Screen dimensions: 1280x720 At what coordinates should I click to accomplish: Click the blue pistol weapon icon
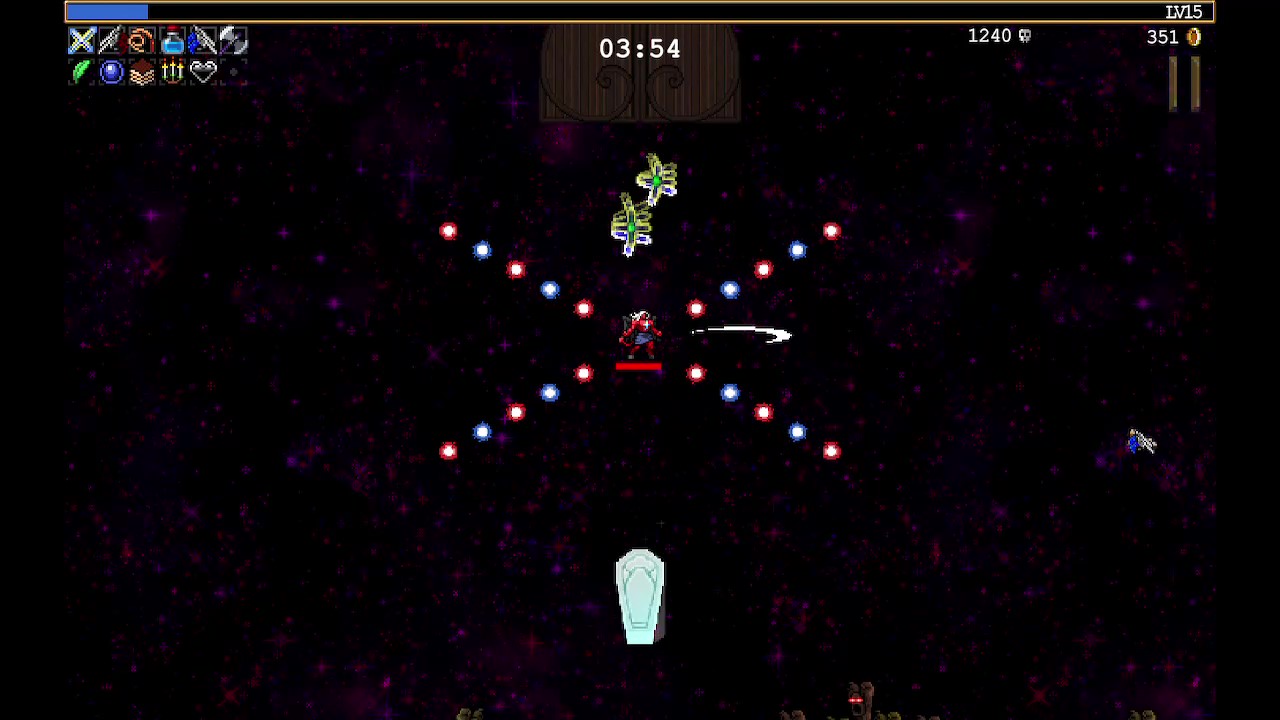pos(202,41)
